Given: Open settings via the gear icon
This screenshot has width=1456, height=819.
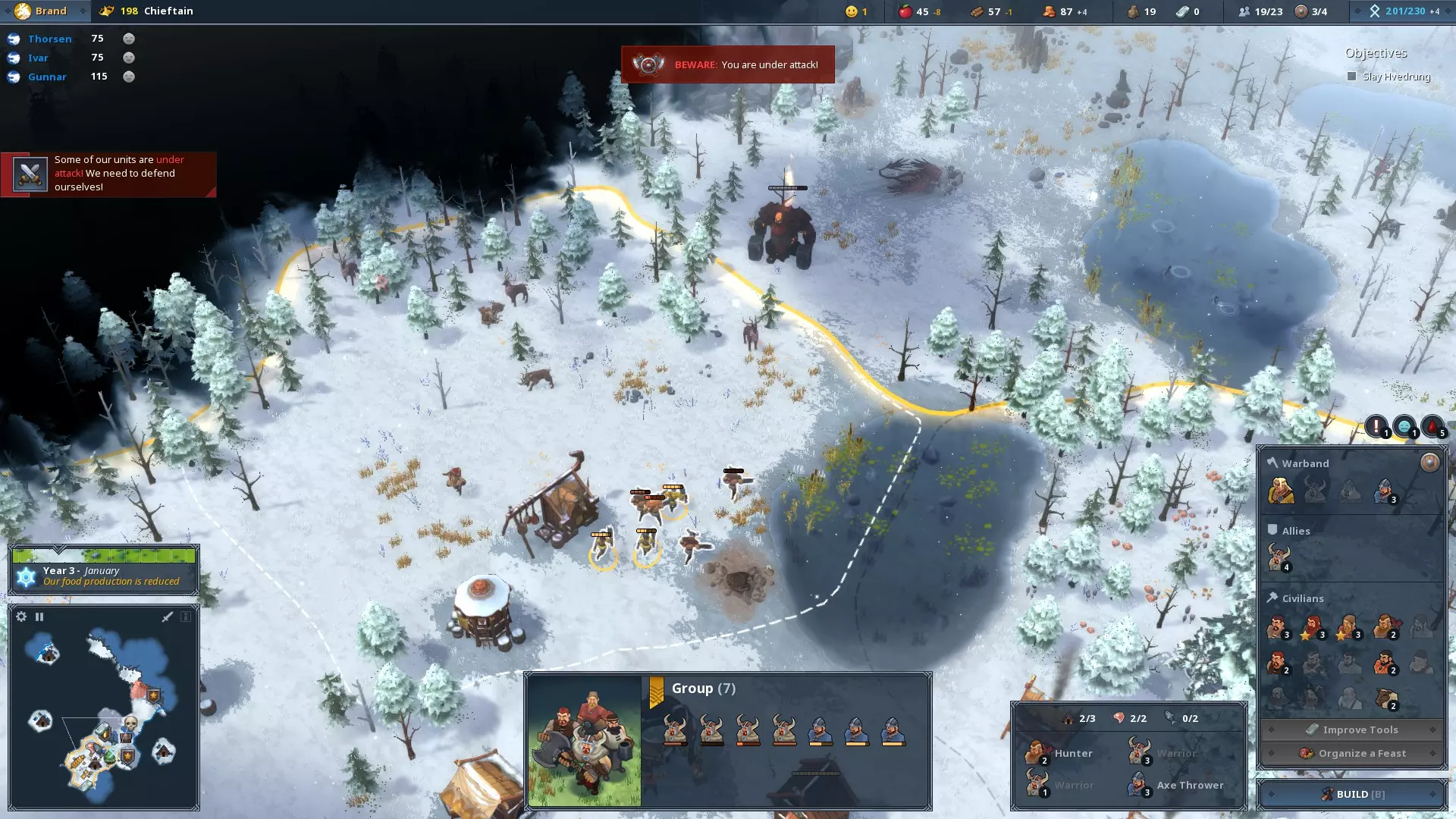Looking at the screenshot, I should click(x=21, y=617).
